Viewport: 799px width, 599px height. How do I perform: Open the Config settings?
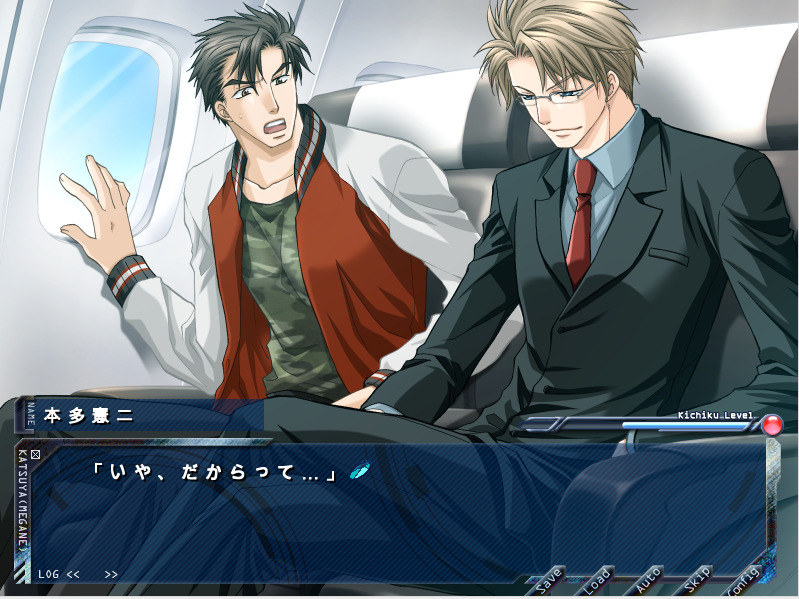744,579
